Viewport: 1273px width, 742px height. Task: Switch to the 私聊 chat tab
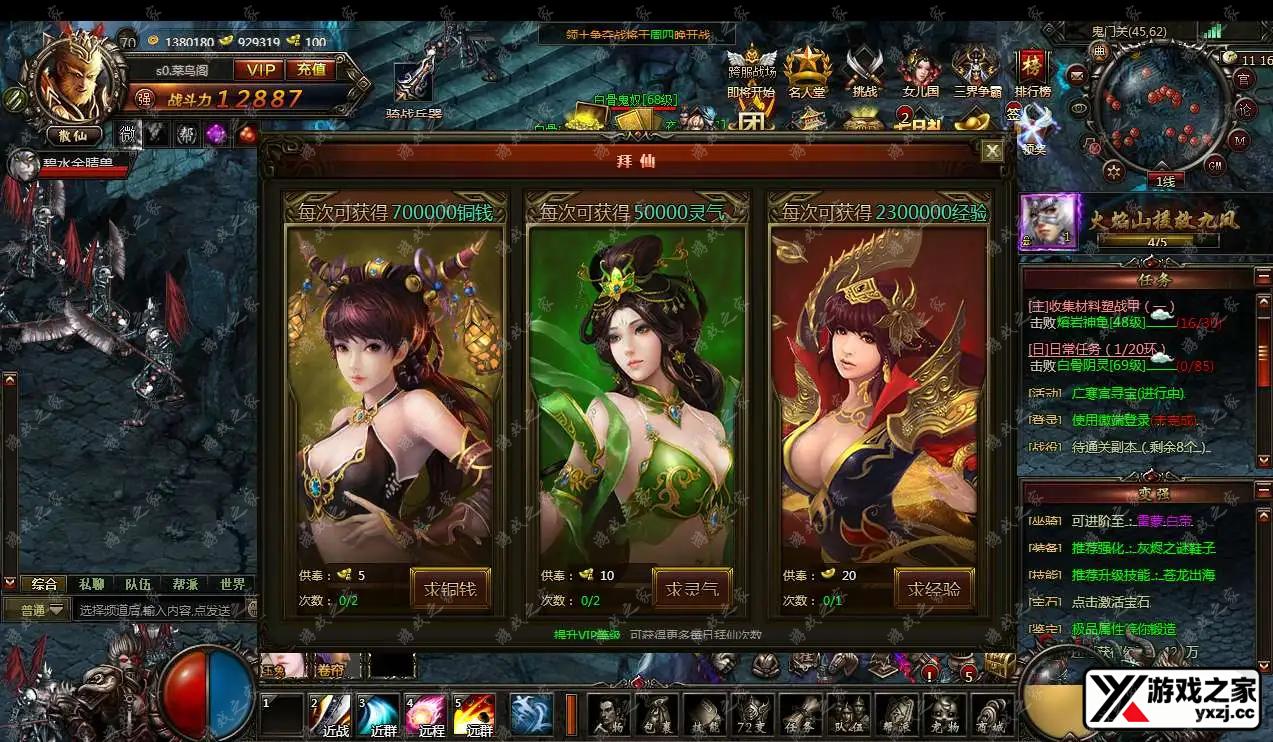click(91, 584)
